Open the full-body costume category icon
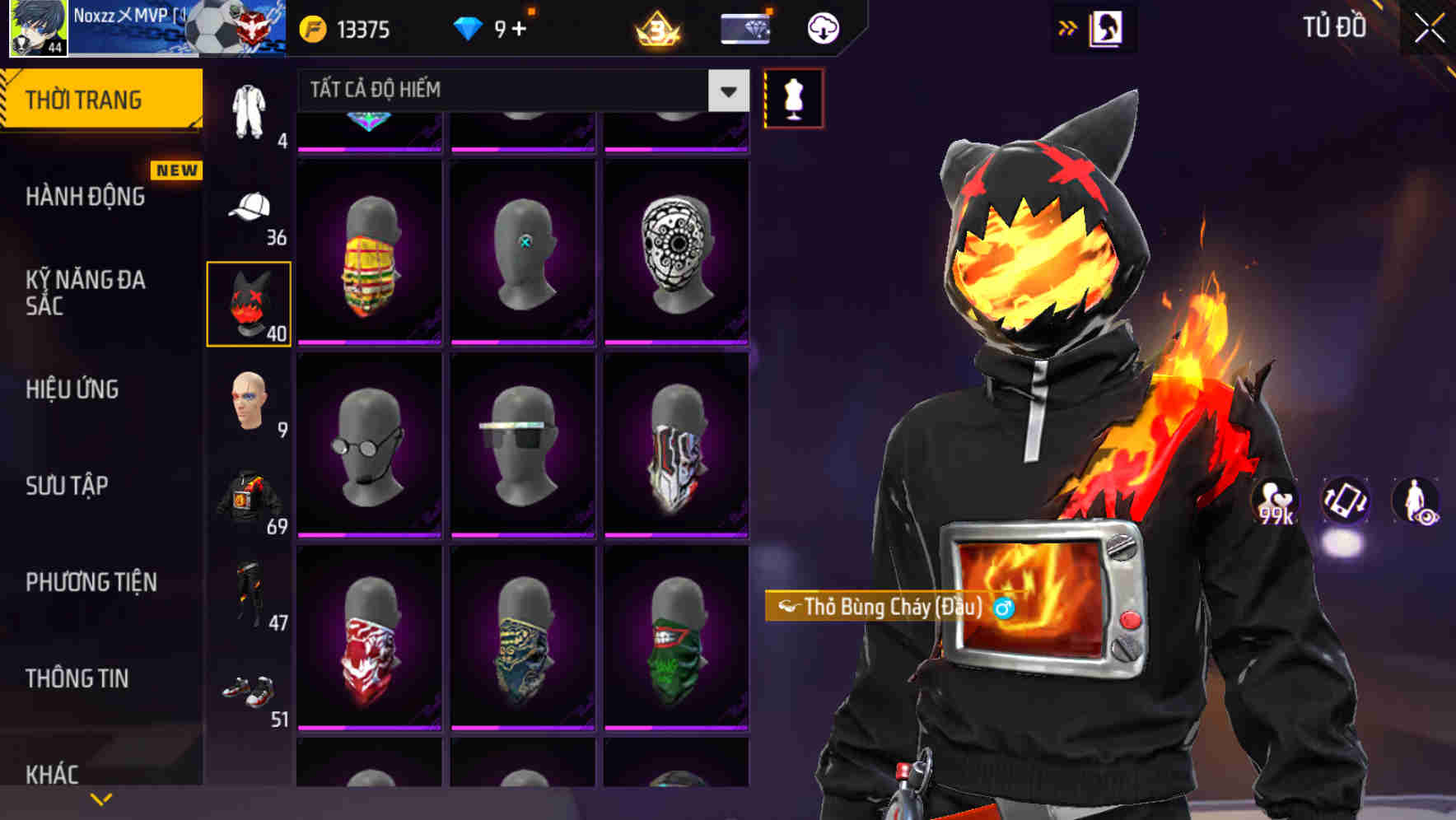Image resolution: width=1456 pixels, height=820 pixels. coord(249,107)
